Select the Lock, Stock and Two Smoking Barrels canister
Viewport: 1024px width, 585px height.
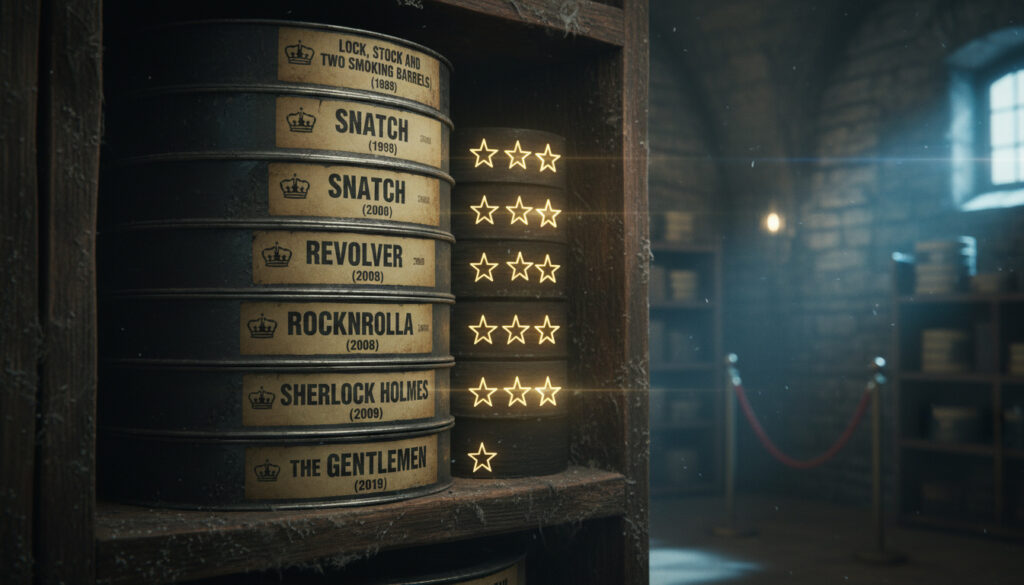pos(358,66)
